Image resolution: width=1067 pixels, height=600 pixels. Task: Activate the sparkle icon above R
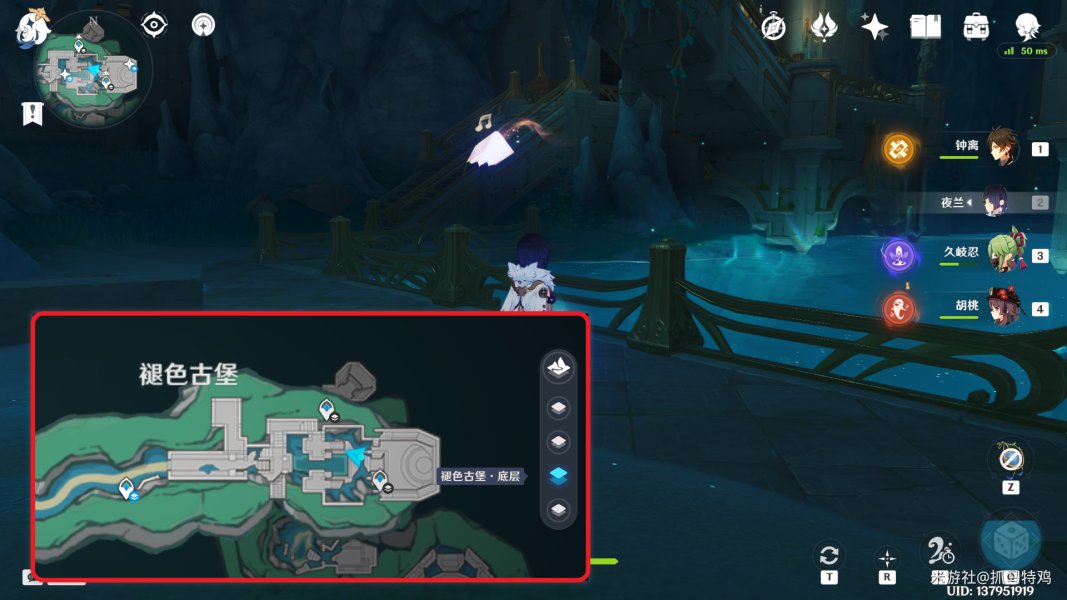point(886,558)
